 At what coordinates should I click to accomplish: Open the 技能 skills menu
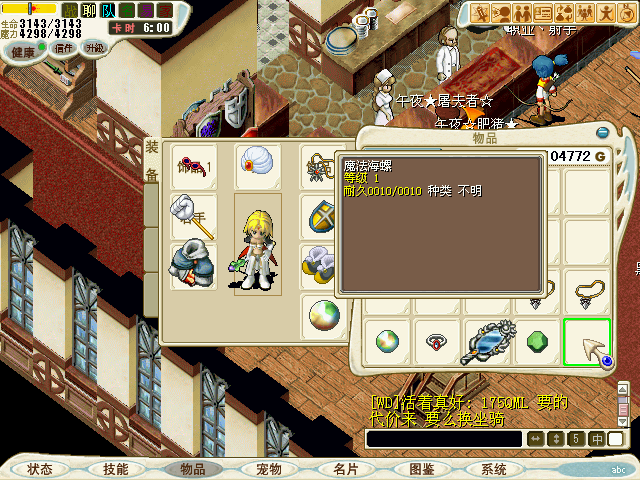tap(116, 468)
